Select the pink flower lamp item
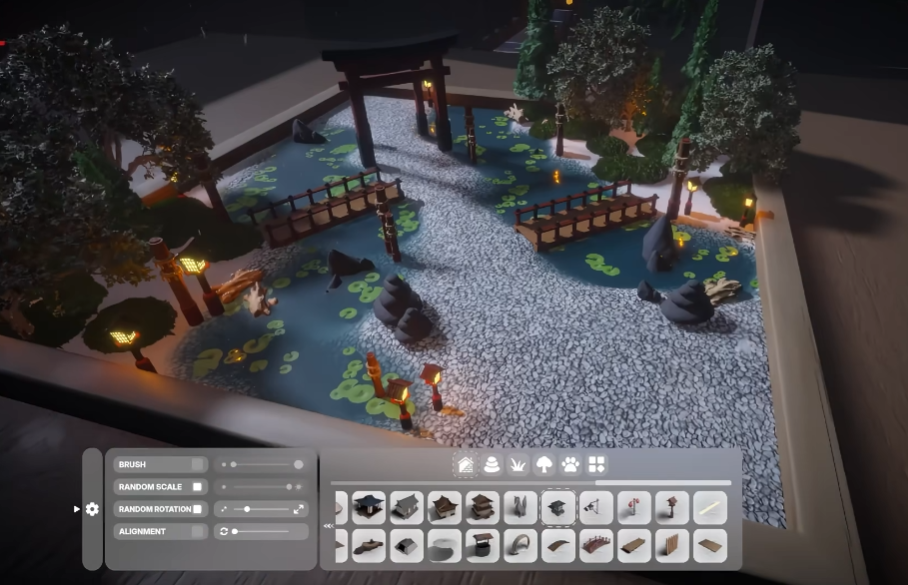This screenshot has height=585, width=908. [x=634, y=508]
